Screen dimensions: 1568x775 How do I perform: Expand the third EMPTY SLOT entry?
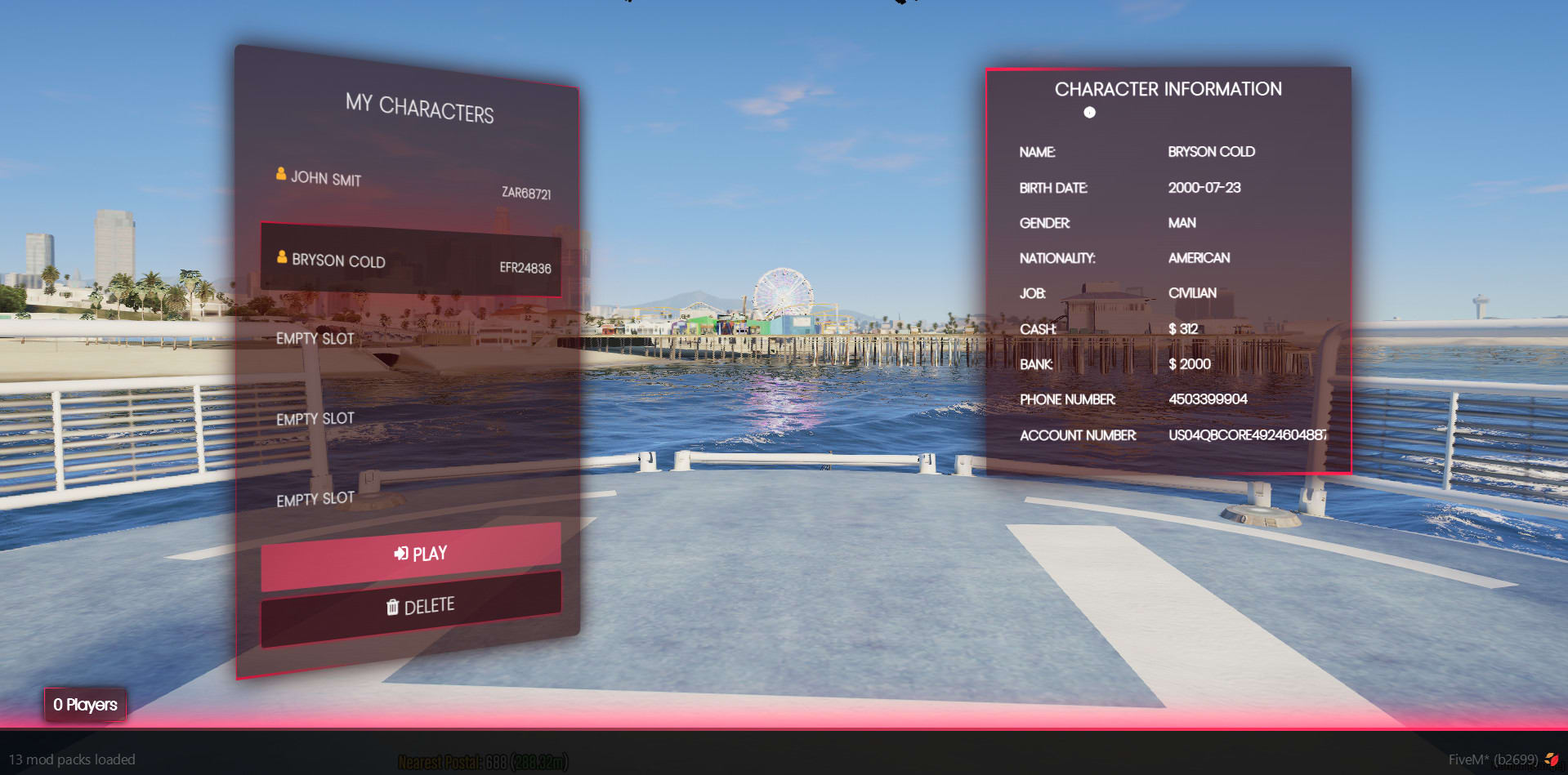click(315, 497)
